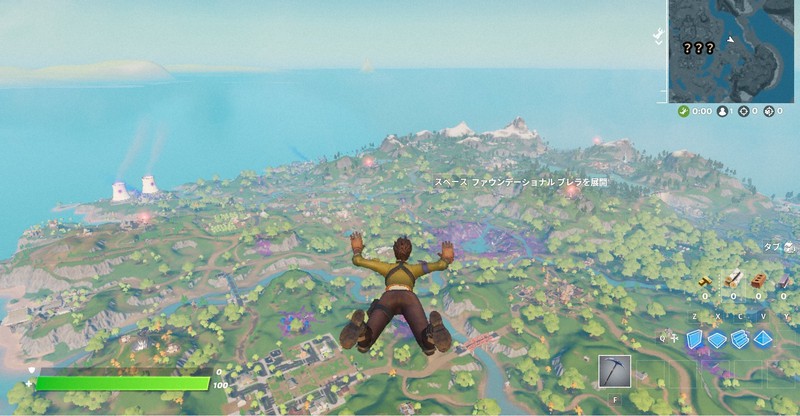Choose the wall building piece
The width and height of the screenshot is (800, 416).
(x=694, y=340)
